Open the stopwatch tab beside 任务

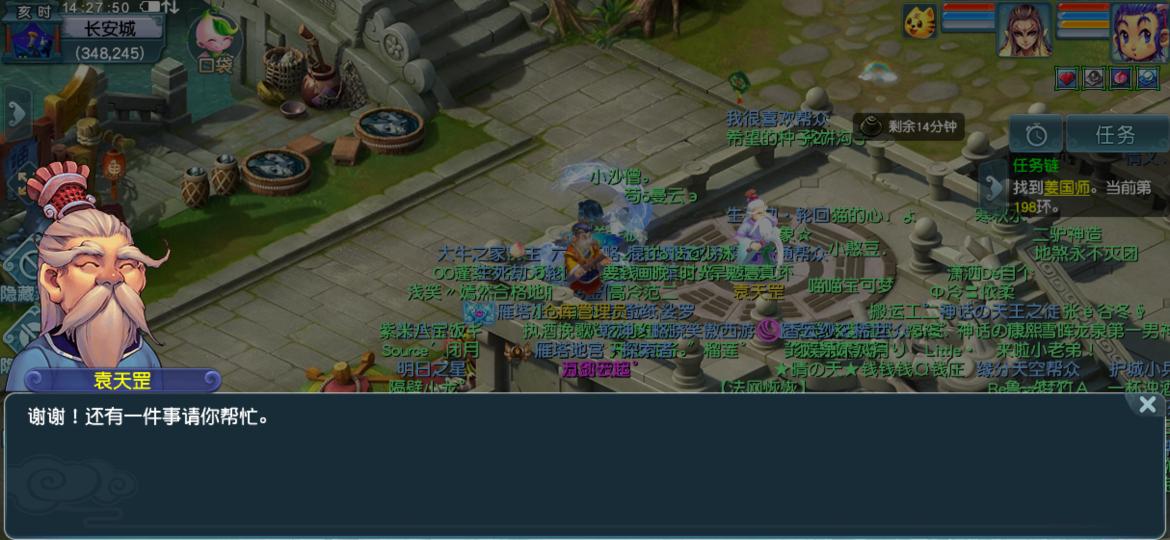1035,135
